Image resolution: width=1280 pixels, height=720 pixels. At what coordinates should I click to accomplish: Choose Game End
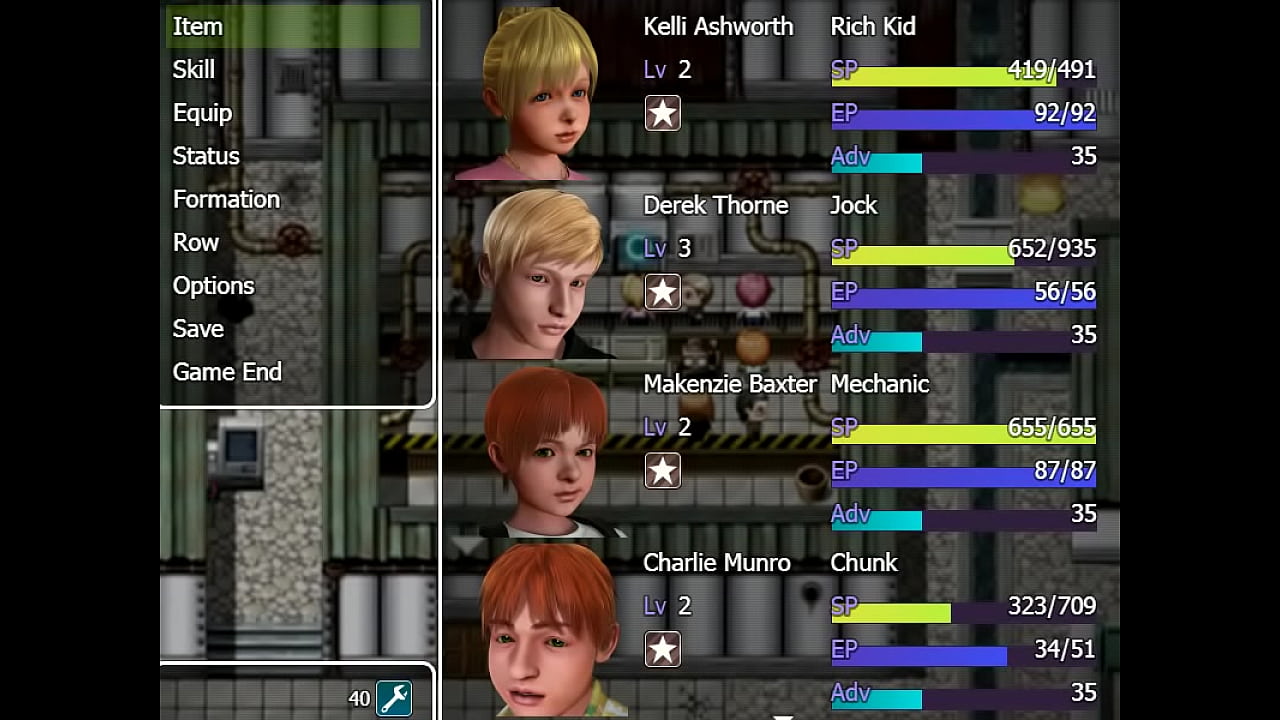point(227,371)
